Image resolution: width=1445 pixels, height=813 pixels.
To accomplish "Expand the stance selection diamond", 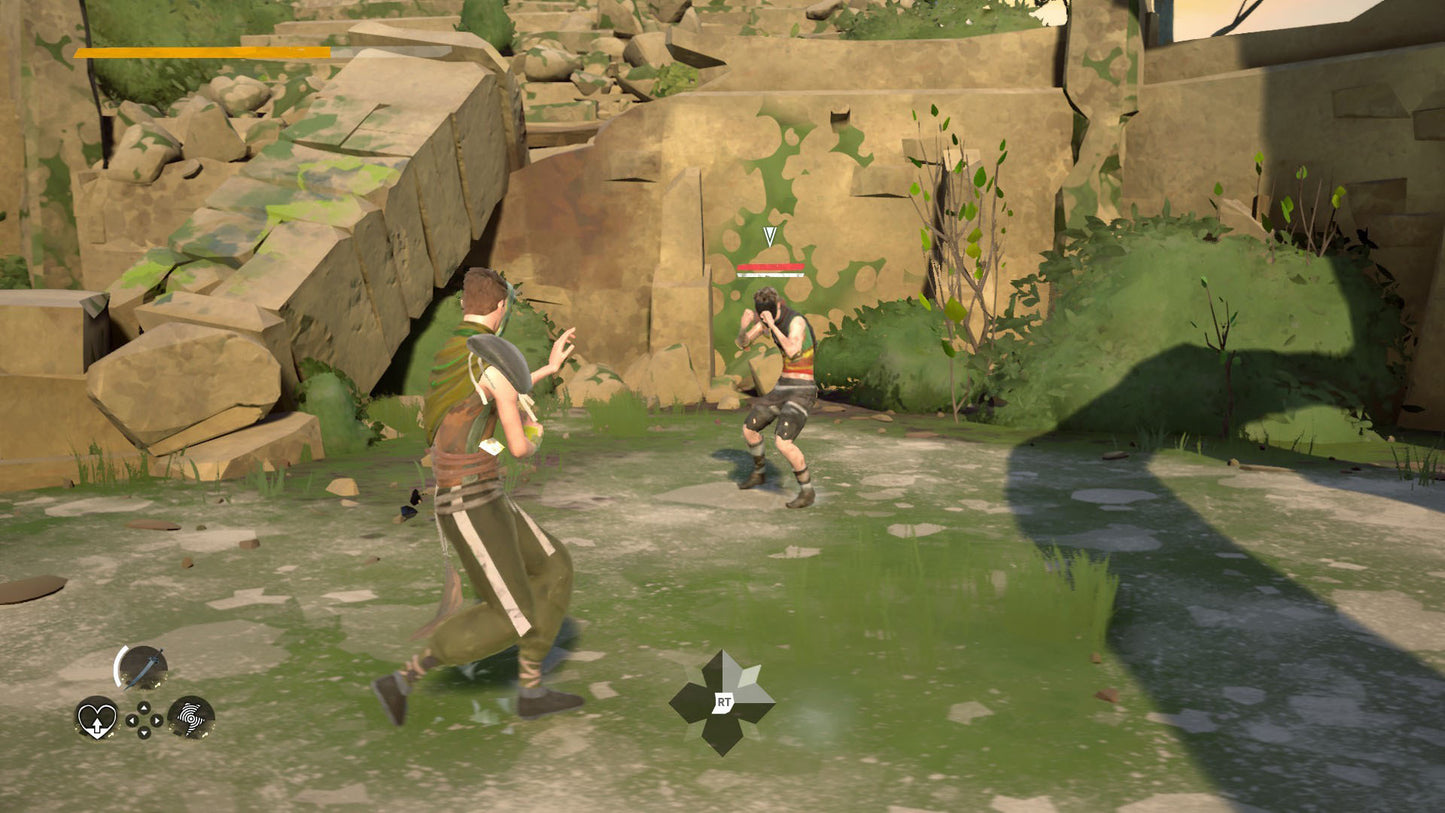I will tap(724, 702).
